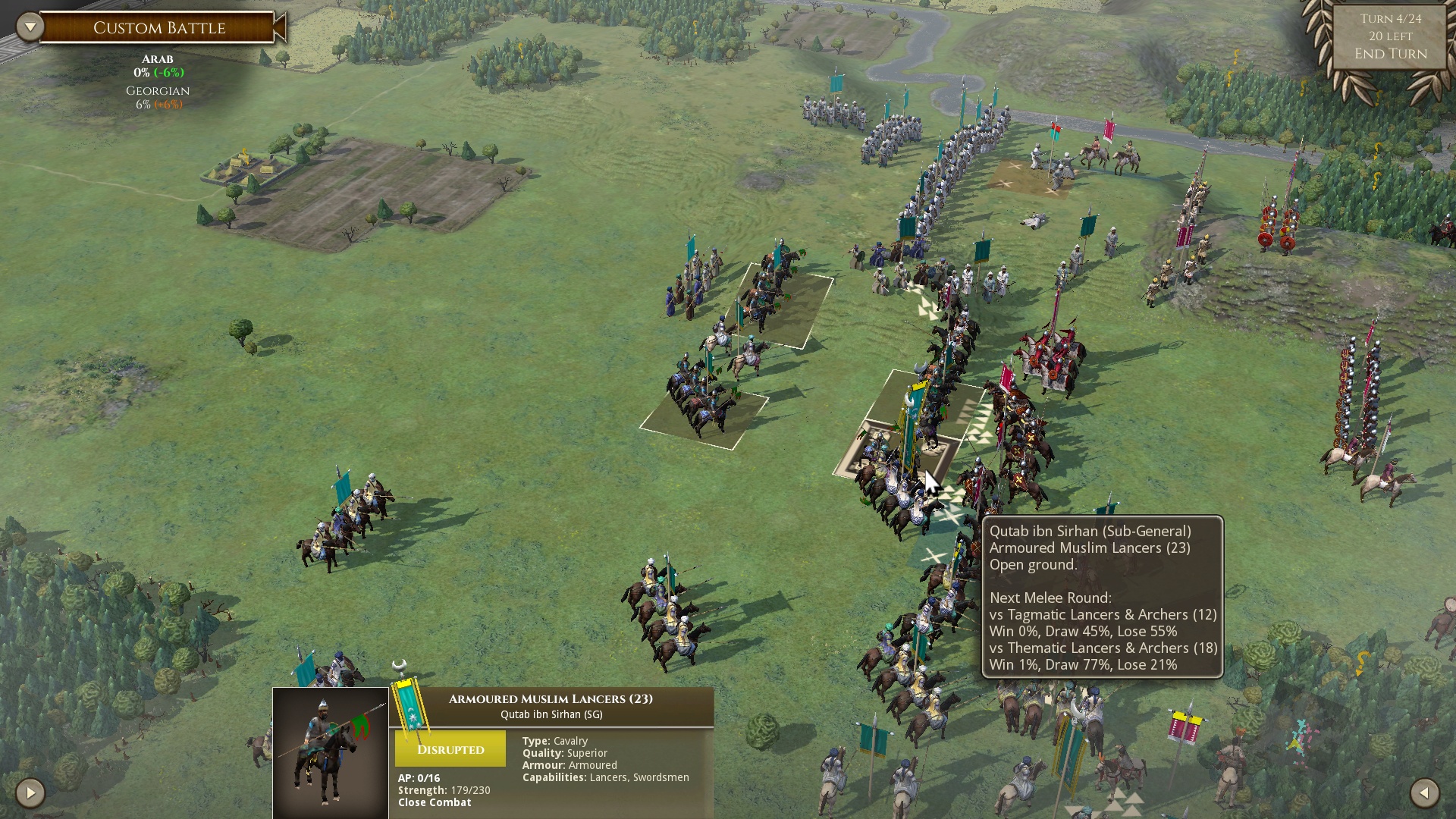Open the dropdown arrow beside Custom Battle
Viewport: 1456px width, 819px height.
click(x=30, y=28)
